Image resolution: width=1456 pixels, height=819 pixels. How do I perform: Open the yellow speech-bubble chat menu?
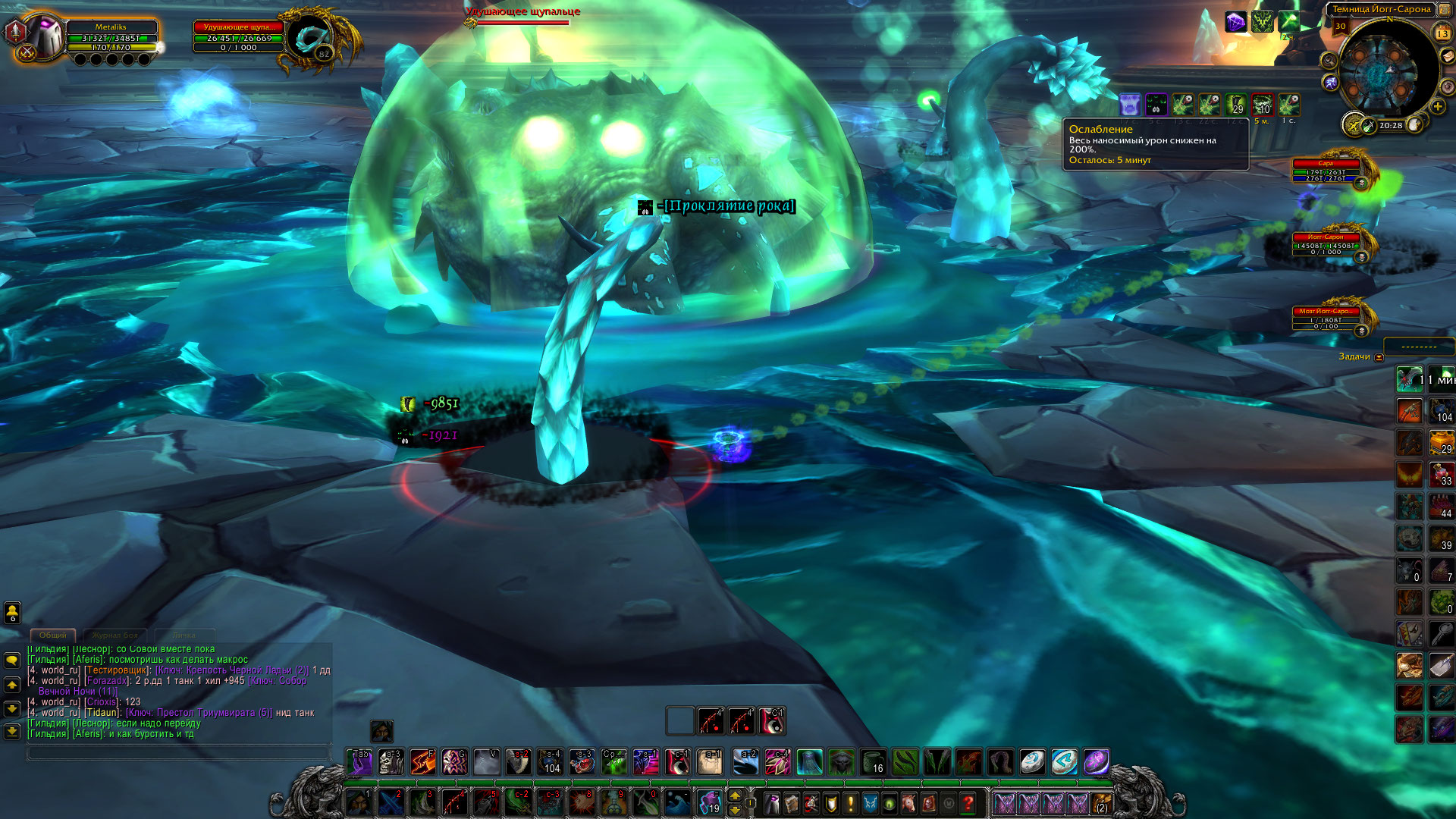click(x=12, y=661)
